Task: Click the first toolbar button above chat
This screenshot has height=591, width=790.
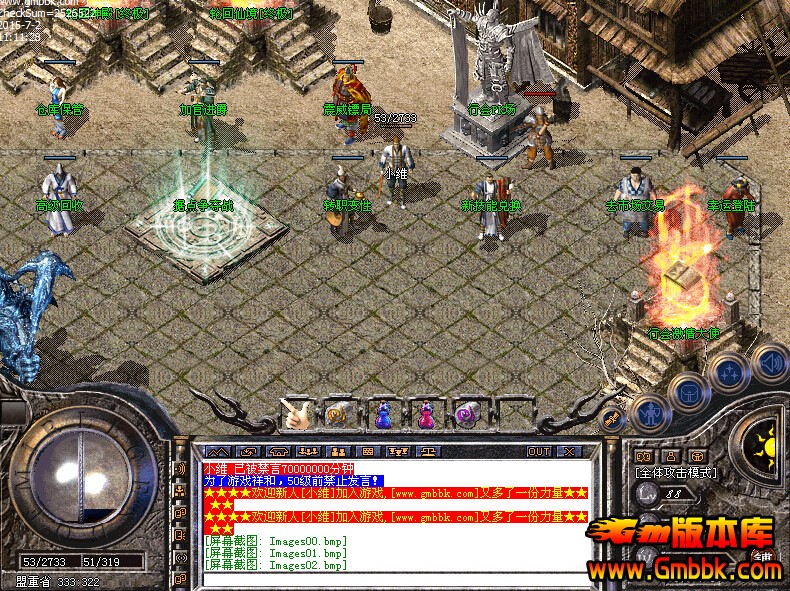Action: tap(219, 452)
